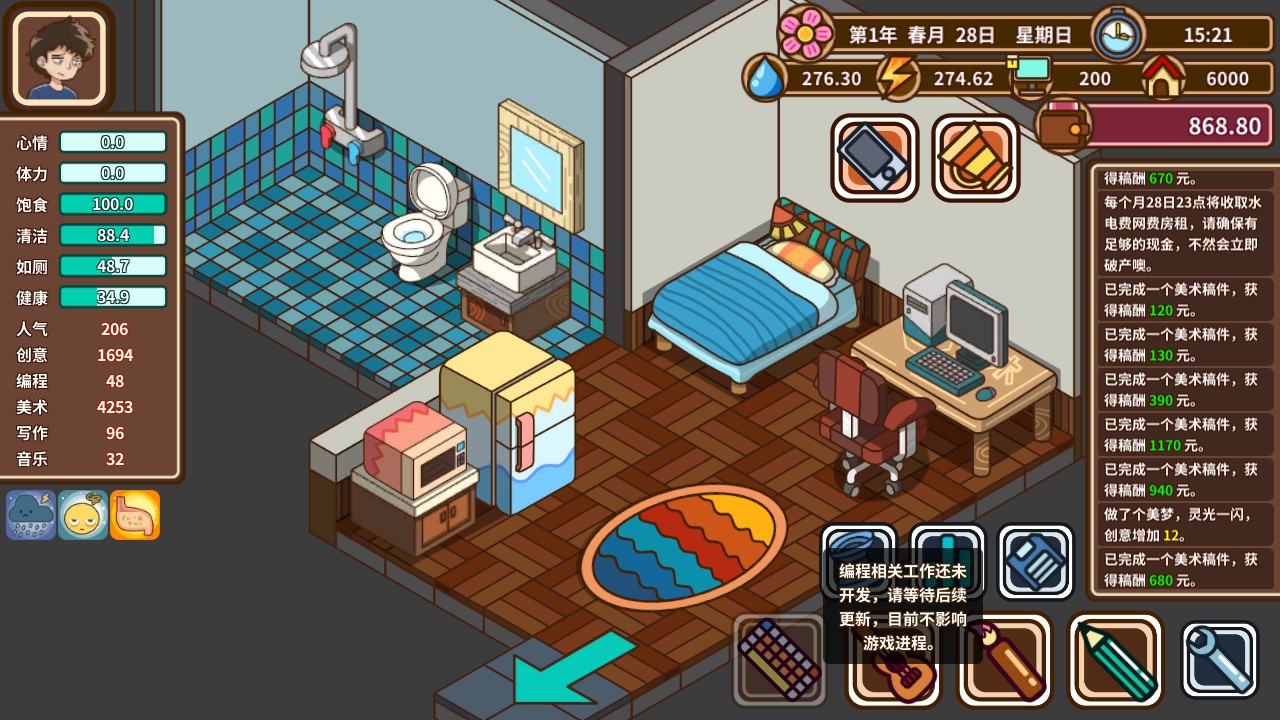The height and width of the screenshot is (720, 1280).
Task: Open the character portrait
Action: coord(59,56)
